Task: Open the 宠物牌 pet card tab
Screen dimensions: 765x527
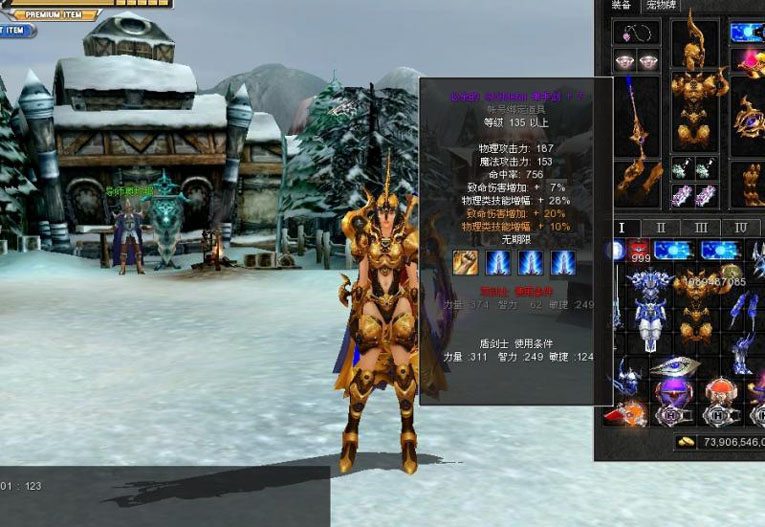Action: 661,5
